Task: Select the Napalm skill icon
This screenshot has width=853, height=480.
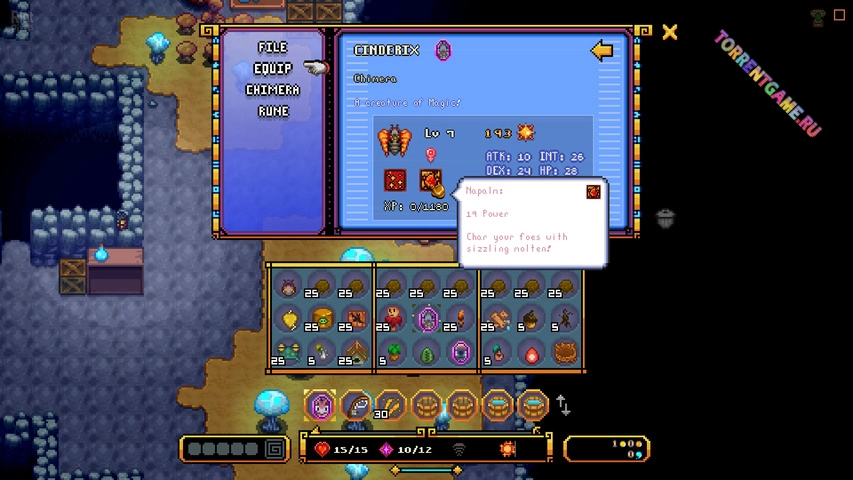Action: pyautogui.click(x=431, y=181)
